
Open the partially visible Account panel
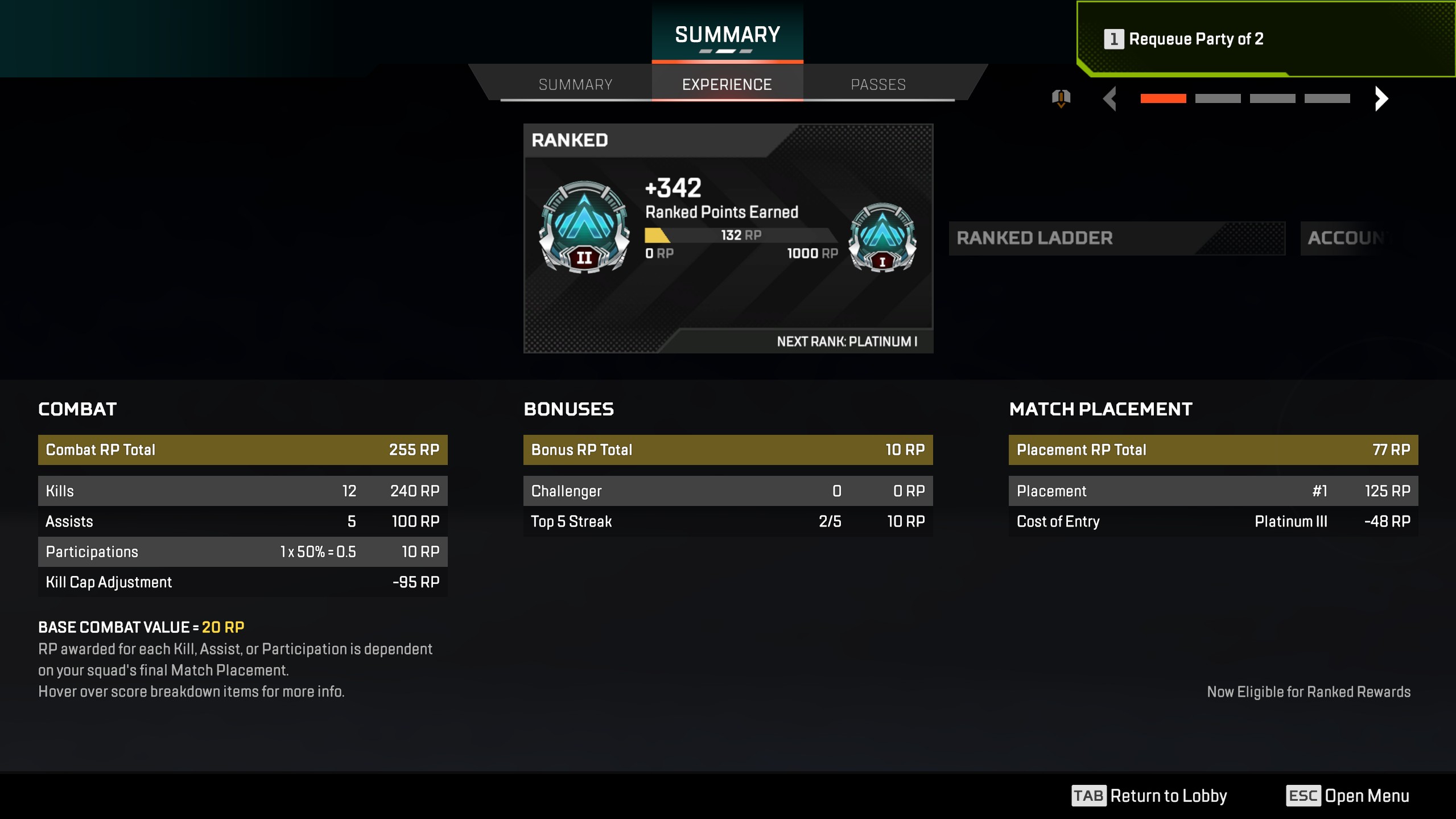(x=1348, y=238)
